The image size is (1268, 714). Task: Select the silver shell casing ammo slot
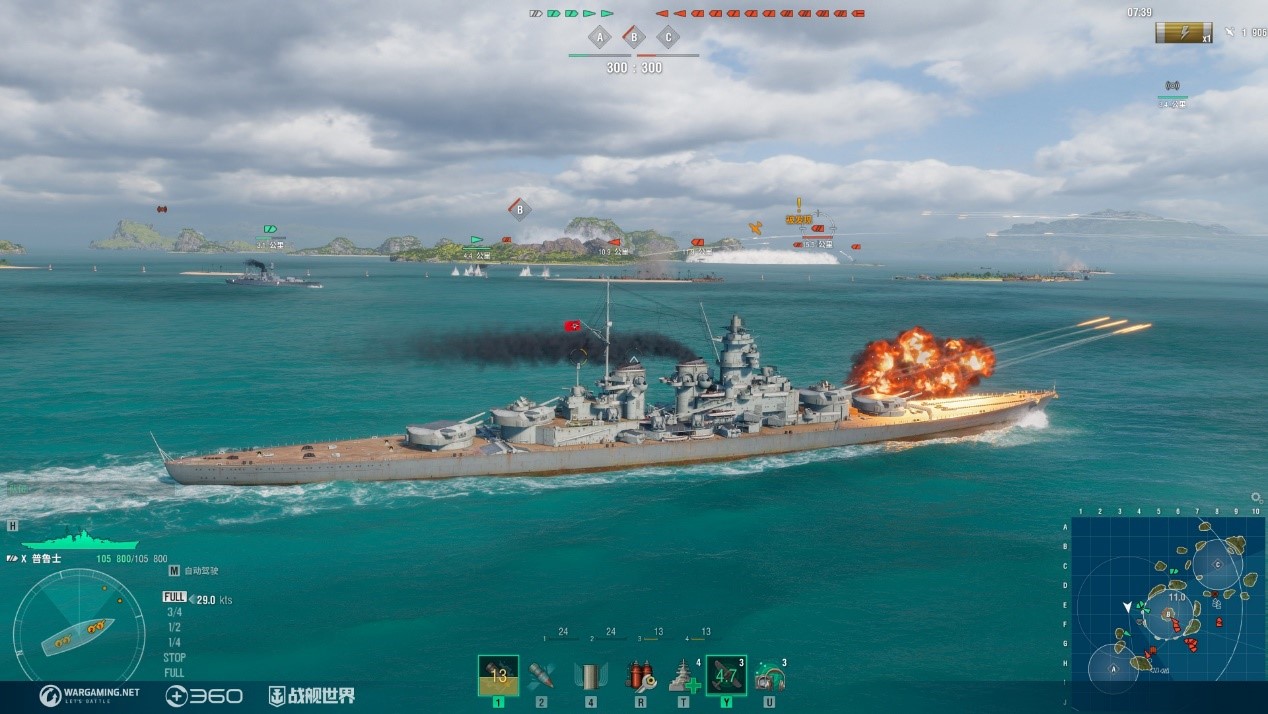coord(591,676)
